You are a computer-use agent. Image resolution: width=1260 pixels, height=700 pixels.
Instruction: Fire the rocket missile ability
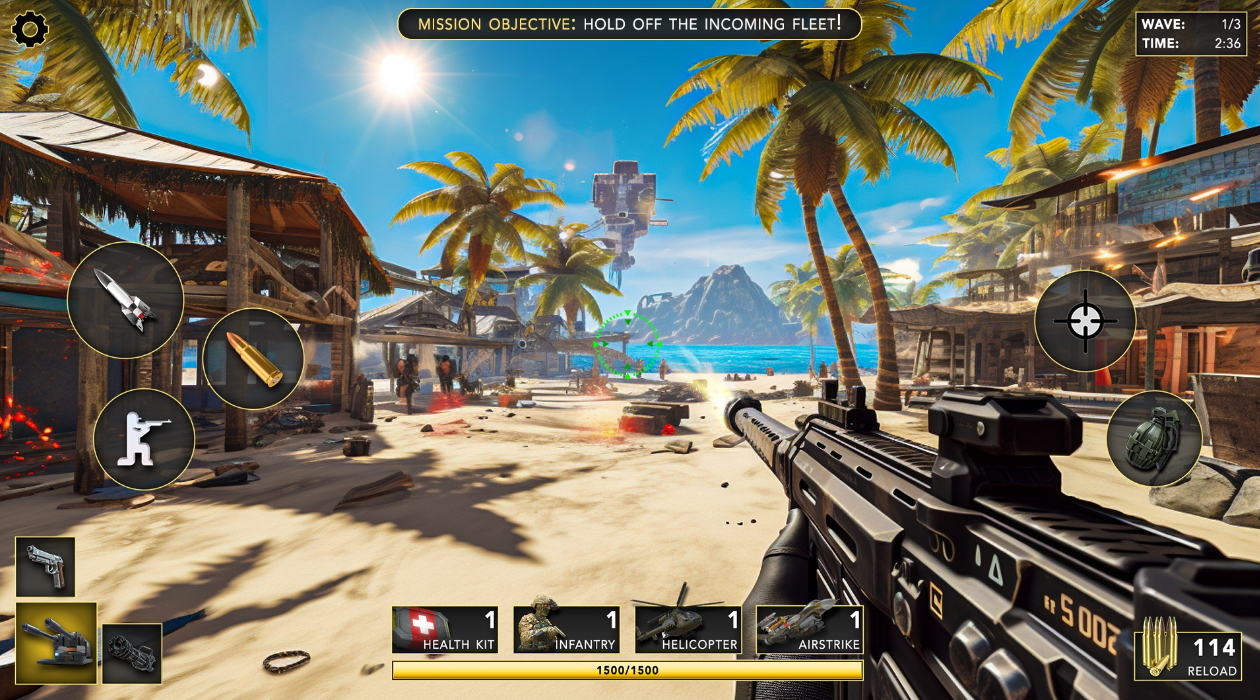click(x=125, y=299)
